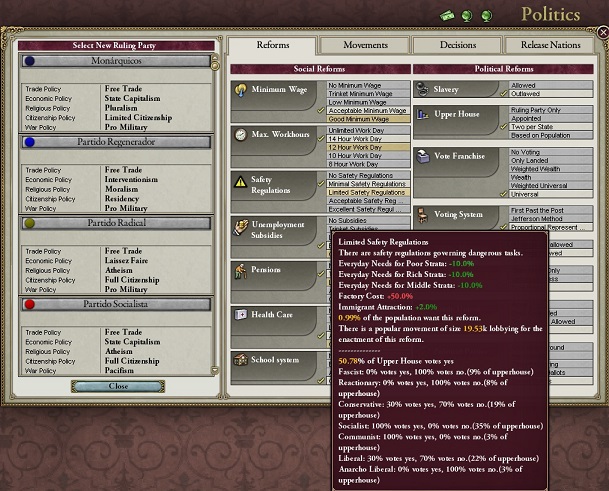The image size is (609, 491).
Task: Show the Release Nations tab
Action: [550, 45]
